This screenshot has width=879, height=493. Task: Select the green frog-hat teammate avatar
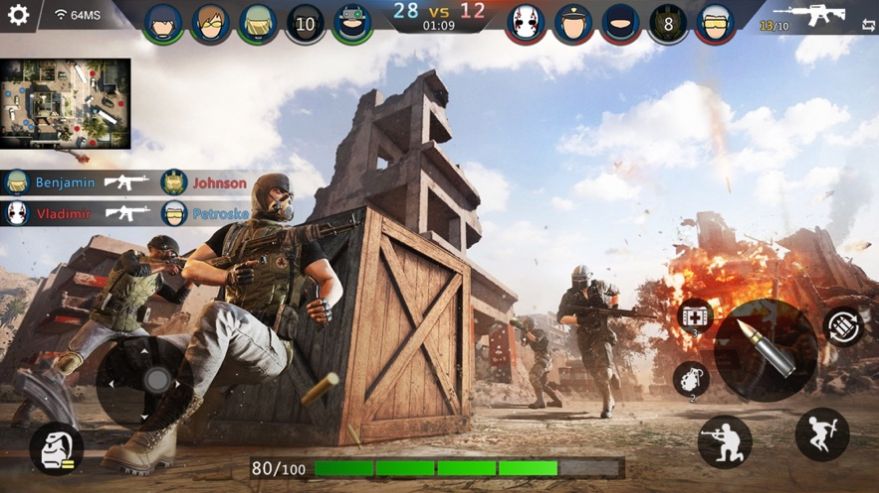[x=352, y=24]
